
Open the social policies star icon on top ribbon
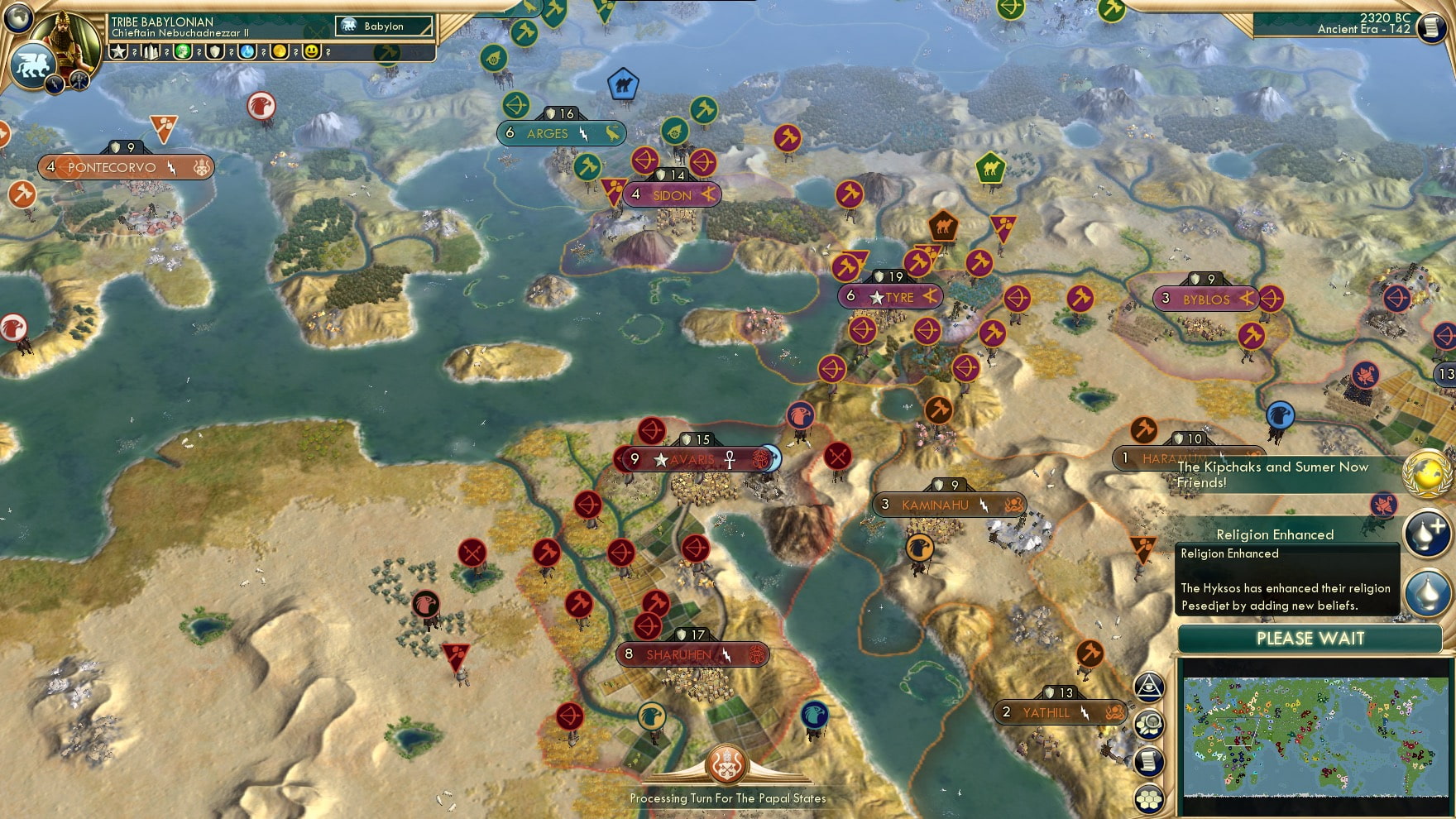pyautogui.click(x=118, y=52)
